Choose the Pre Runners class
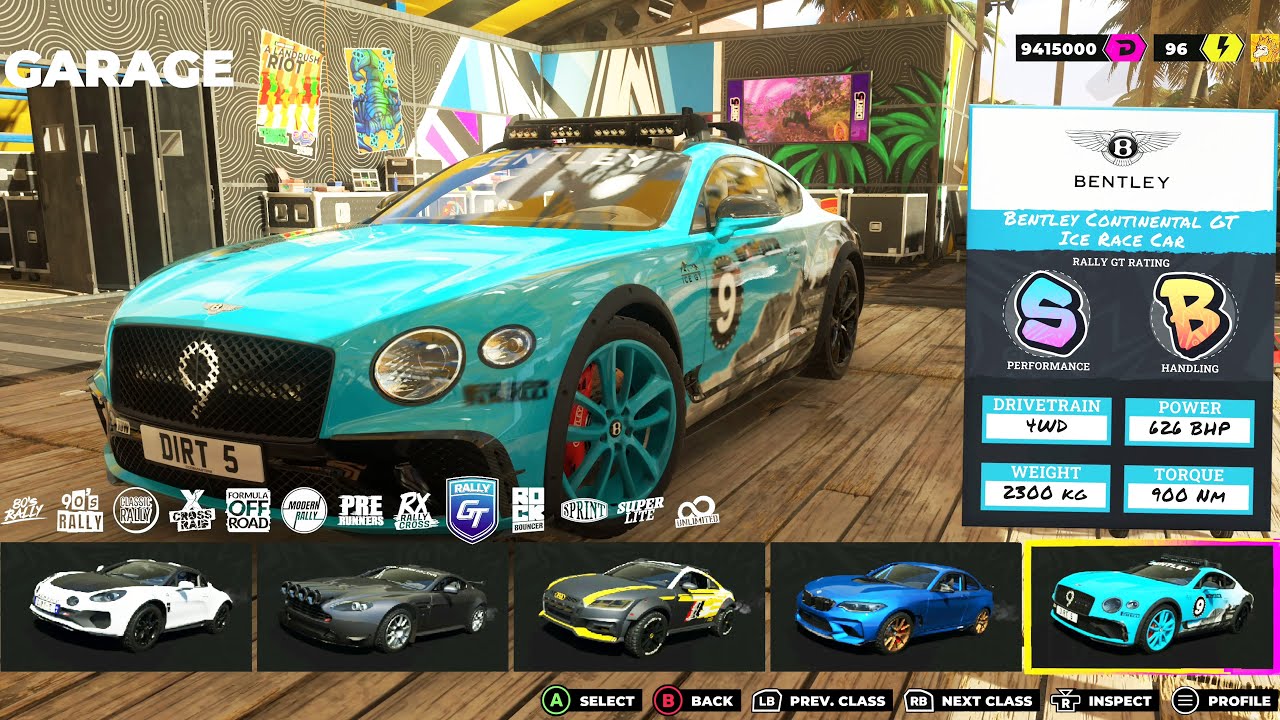 (x=360, y=510)
